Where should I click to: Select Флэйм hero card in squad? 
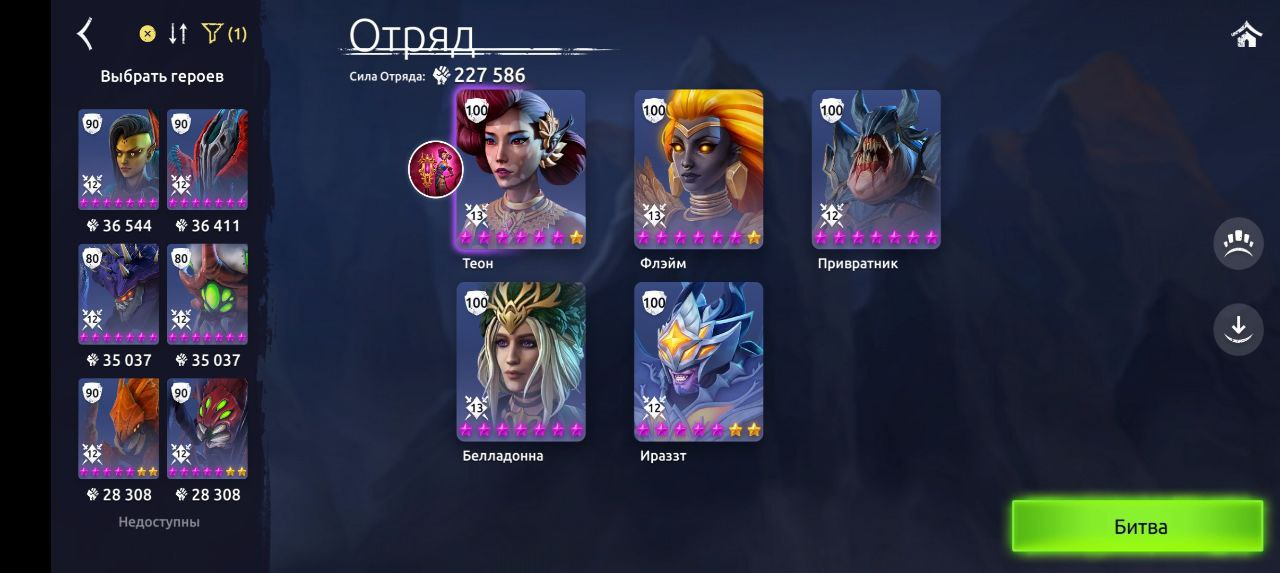click(x=699, y=169)
